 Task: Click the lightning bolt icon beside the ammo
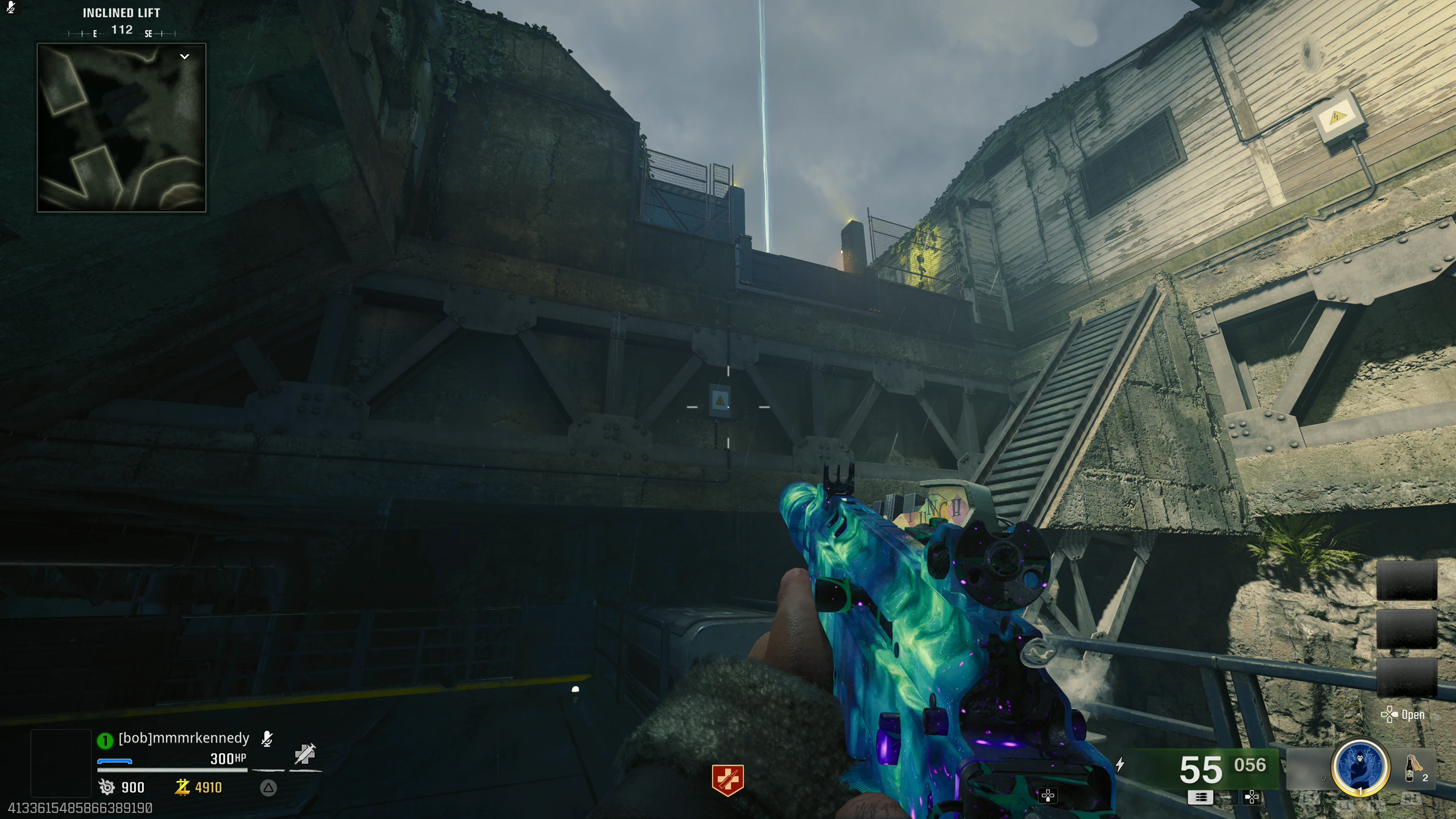point(1120,764)
